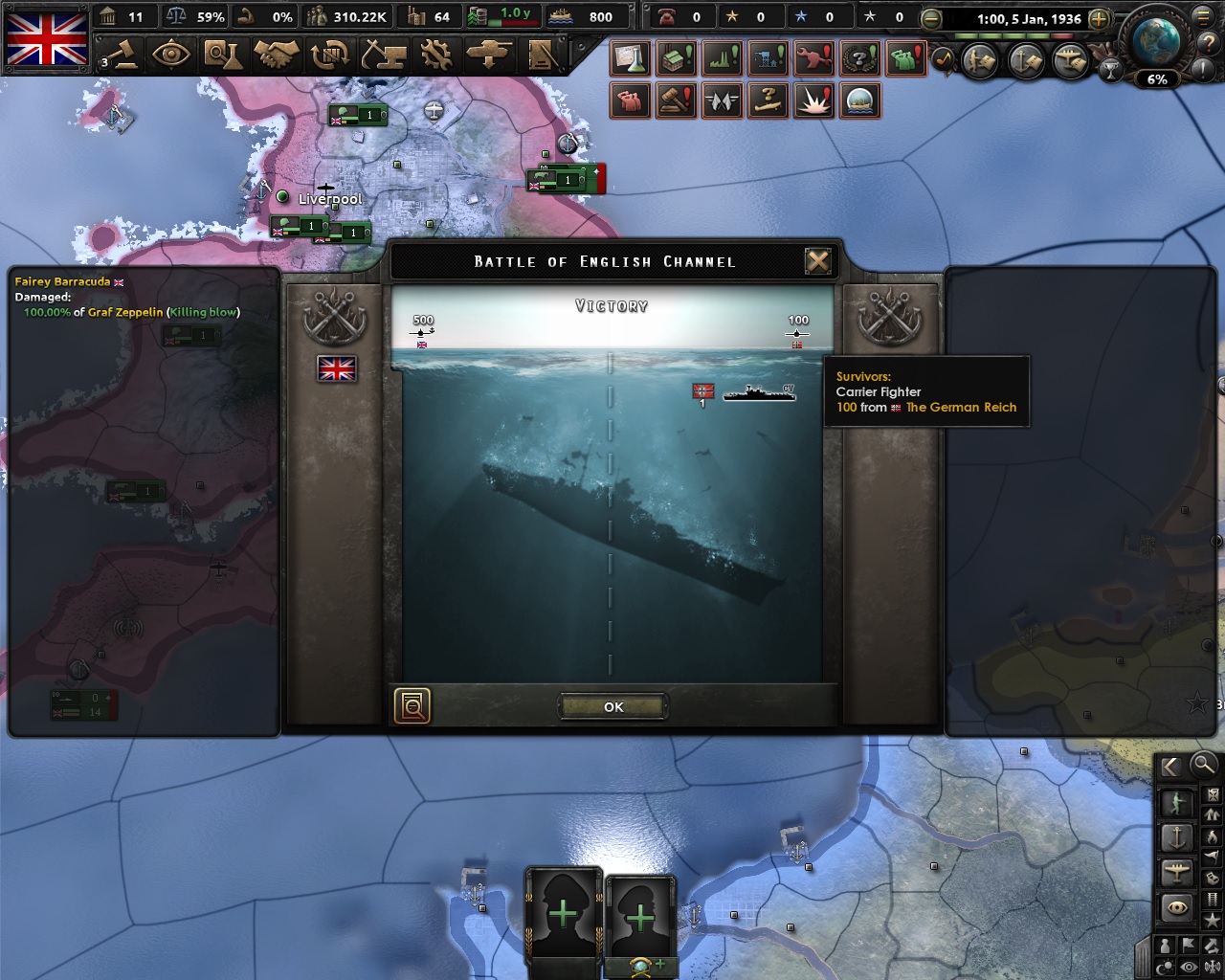Click the question-mark plane air alert
The width and height of the screenshot is (1225, 980).
tap(768, 100)
